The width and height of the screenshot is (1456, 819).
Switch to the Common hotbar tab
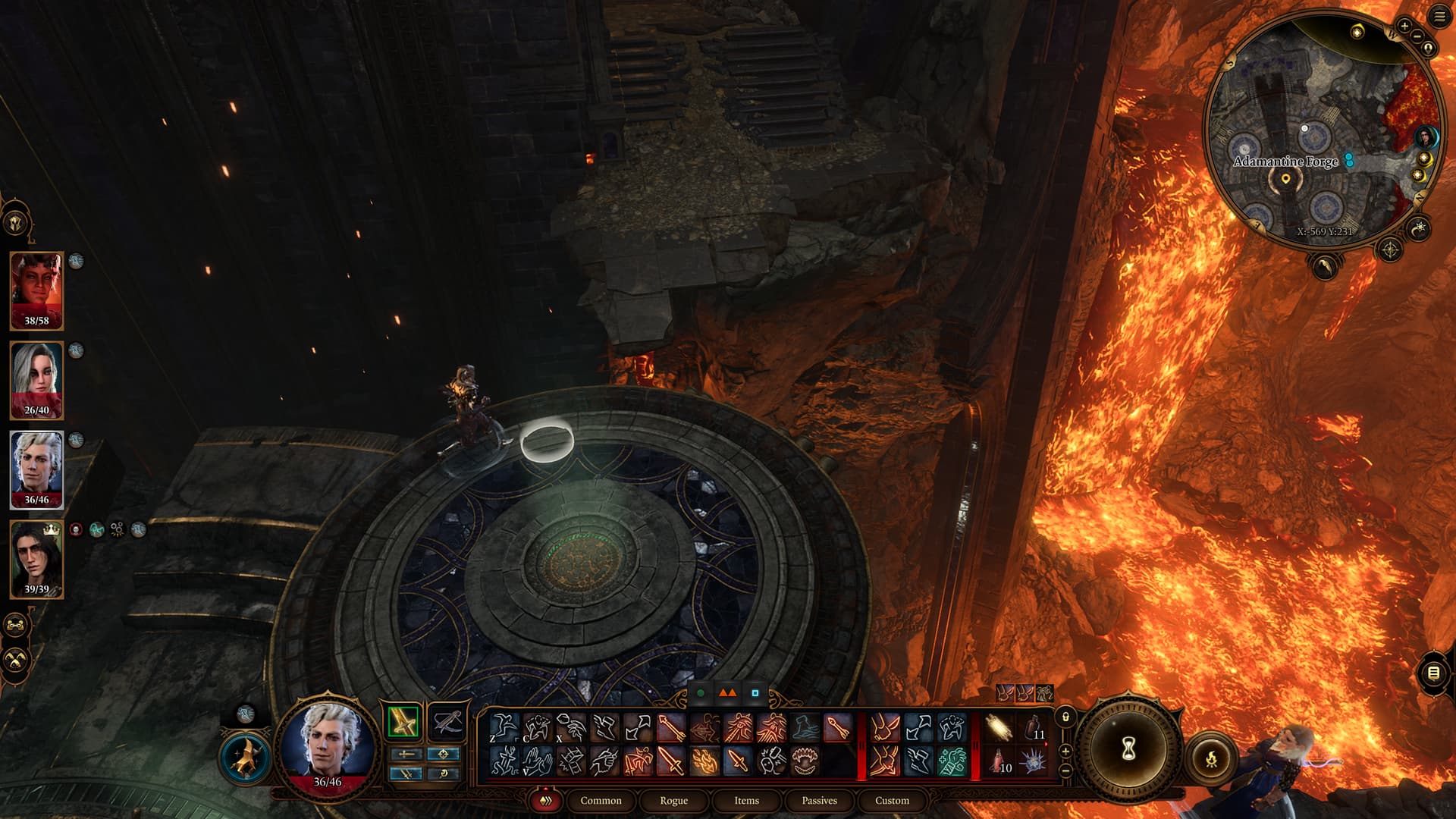click(x=601, y=800)
